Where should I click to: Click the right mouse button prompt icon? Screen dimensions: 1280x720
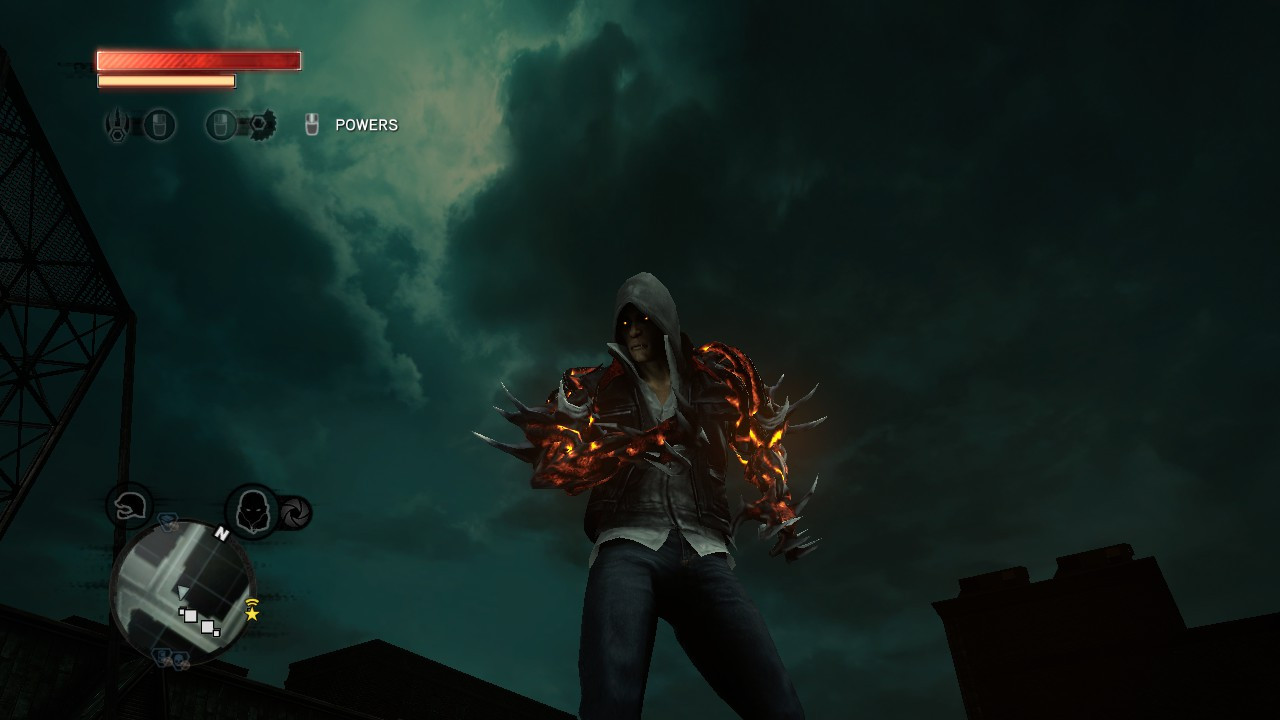(220, 124)
